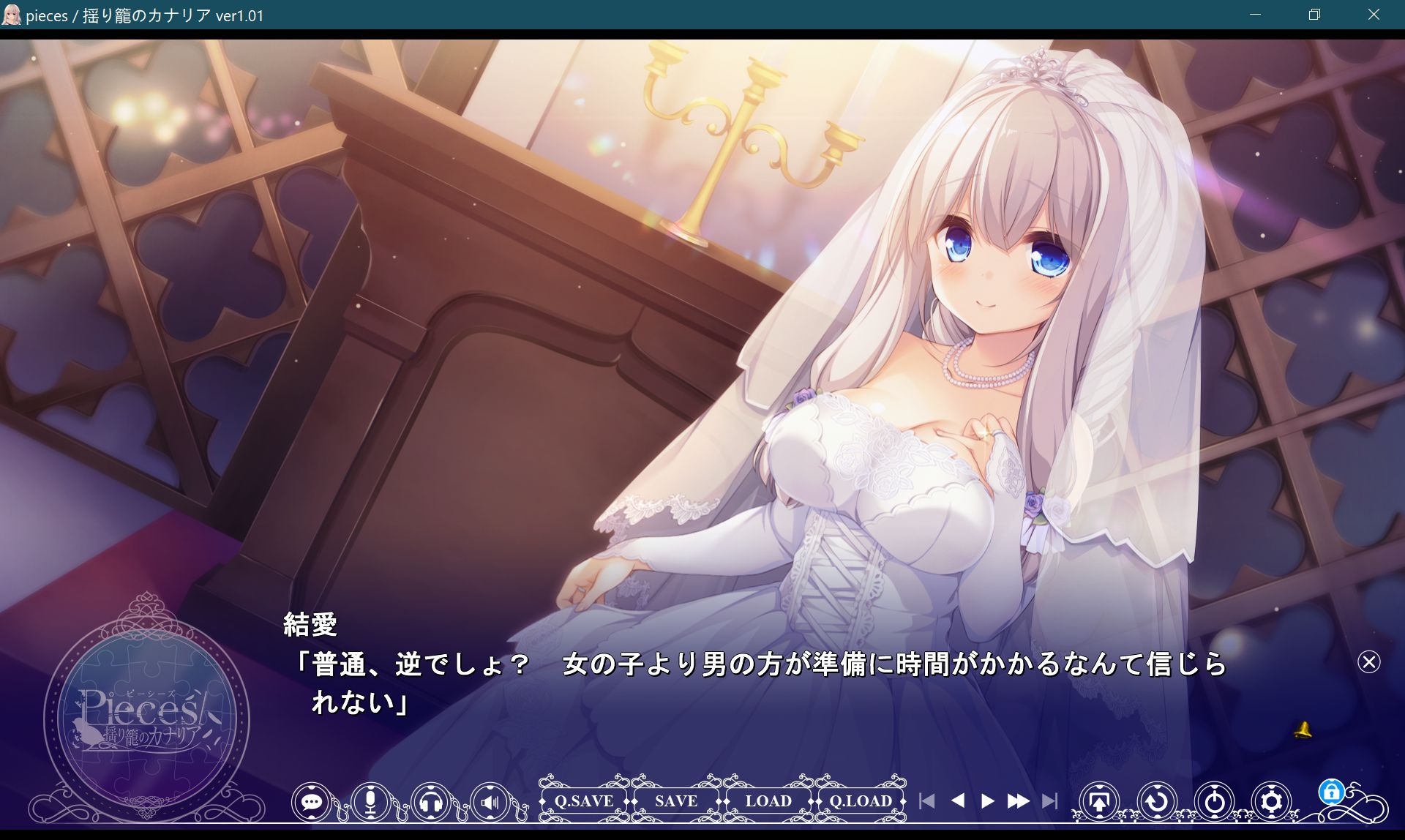Viewport: 1405px width, 840px height.
Task: Click the pieces game icon in the title bar
Action: point(11,14)
